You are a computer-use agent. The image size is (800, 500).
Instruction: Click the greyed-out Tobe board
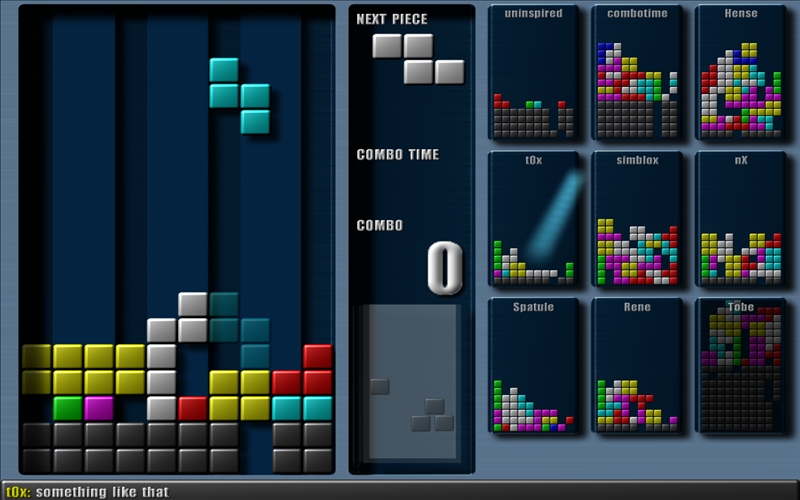[740, 365]
